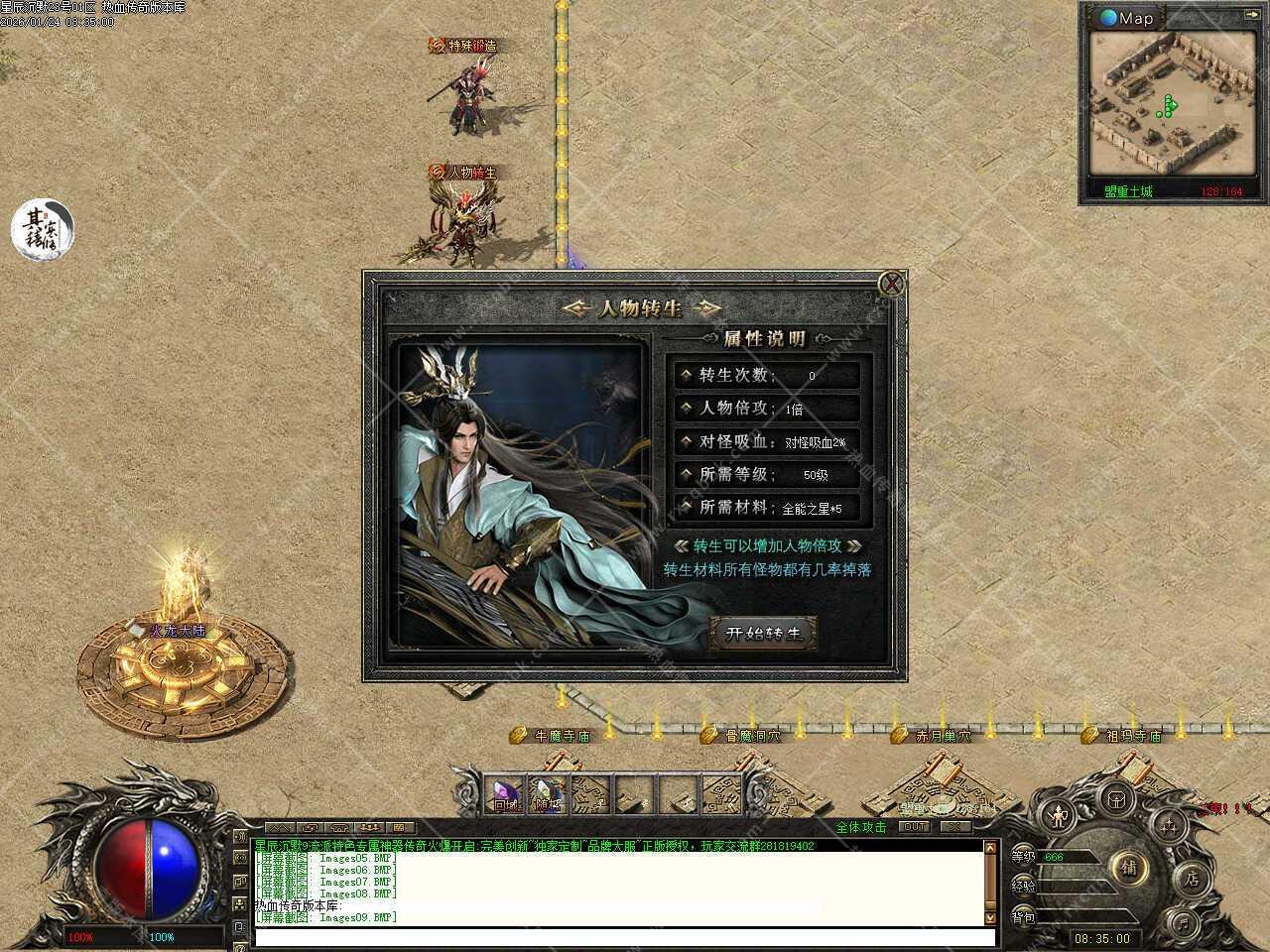Click the OUT button above chat
Screen dimensions: 1270x952
[914, 826]
